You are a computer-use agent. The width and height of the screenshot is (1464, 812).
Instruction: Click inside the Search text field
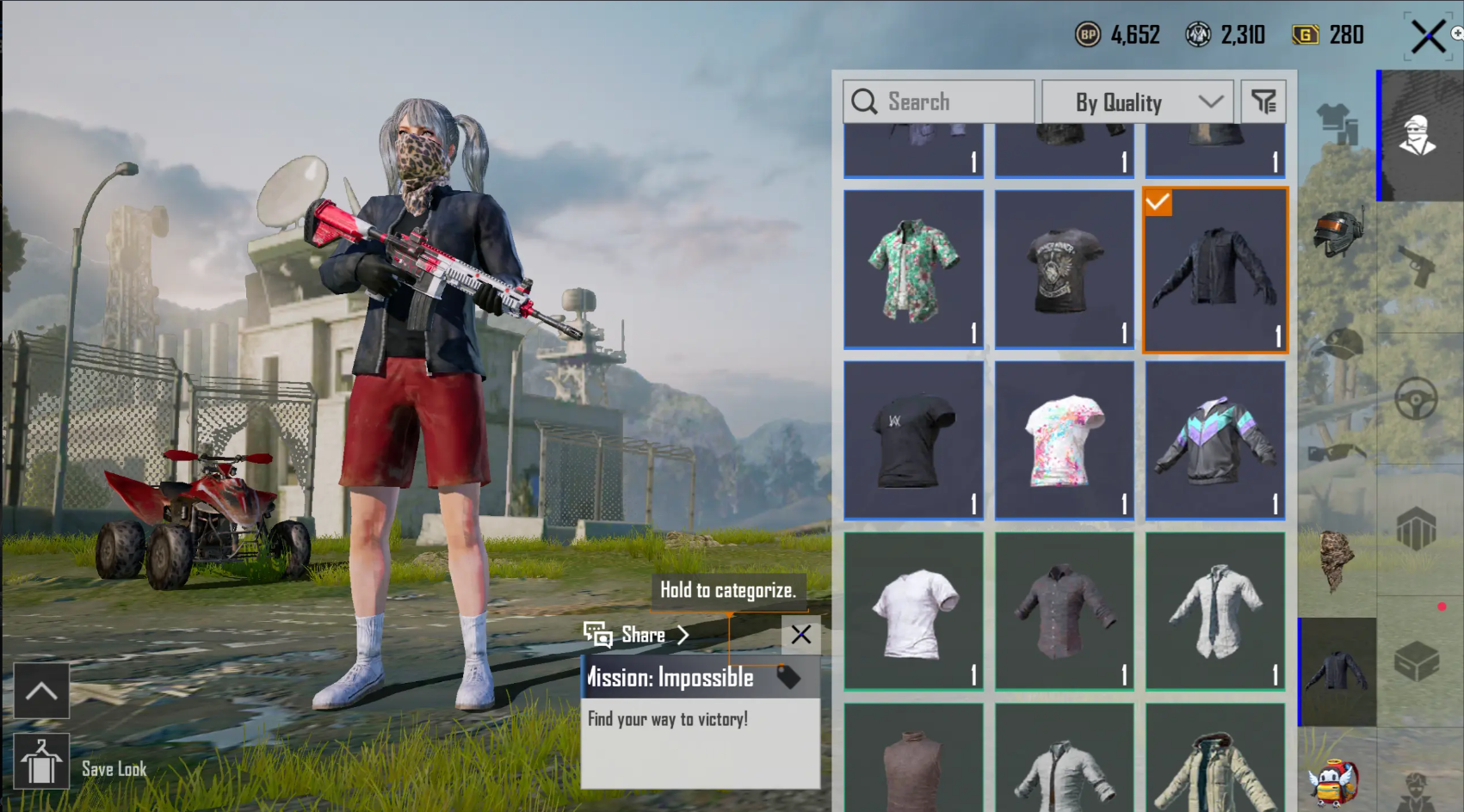click(x=938, y=101)
